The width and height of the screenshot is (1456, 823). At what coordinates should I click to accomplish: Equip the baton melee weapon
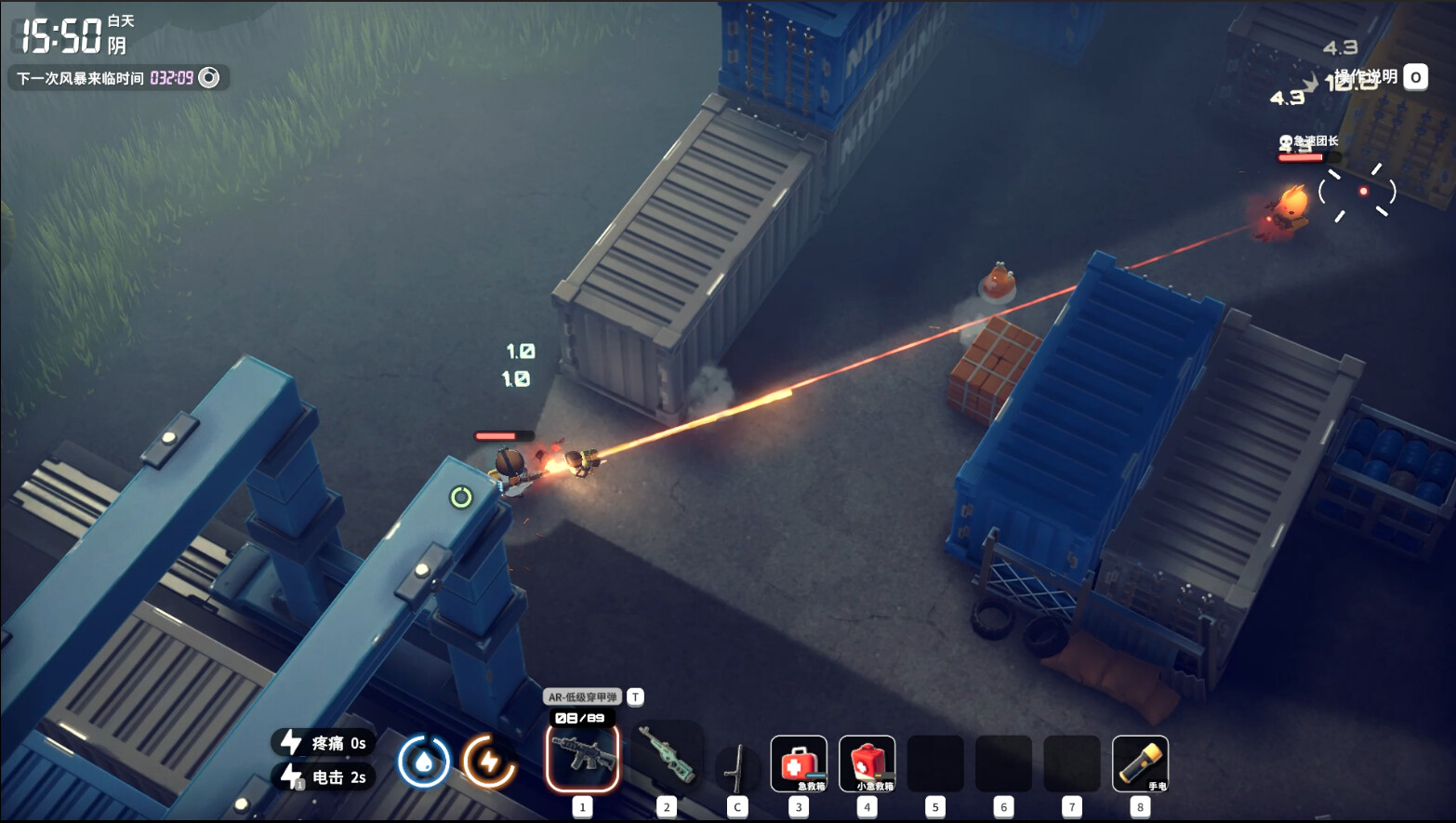[737, 766]
